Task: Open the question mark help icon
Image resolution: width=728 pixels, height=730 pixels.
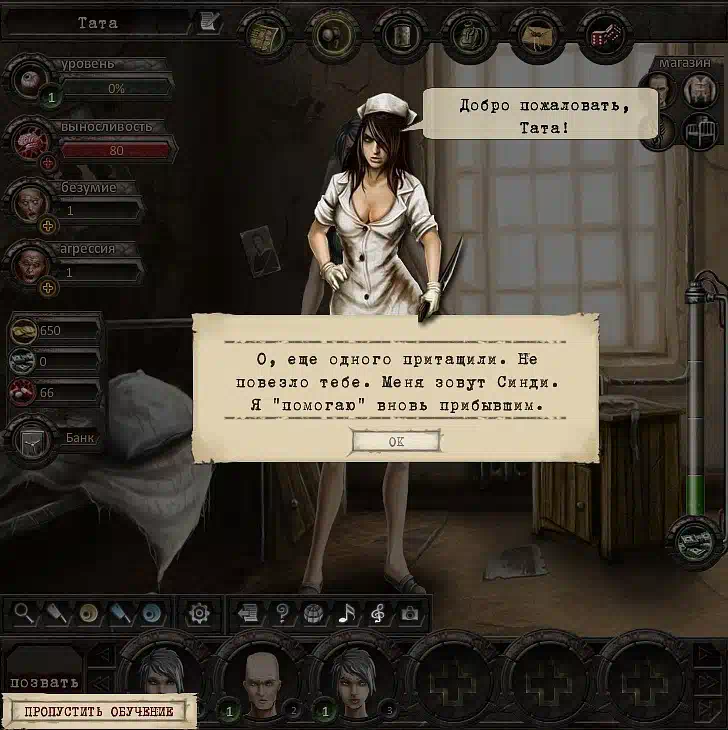Action: 283,613
